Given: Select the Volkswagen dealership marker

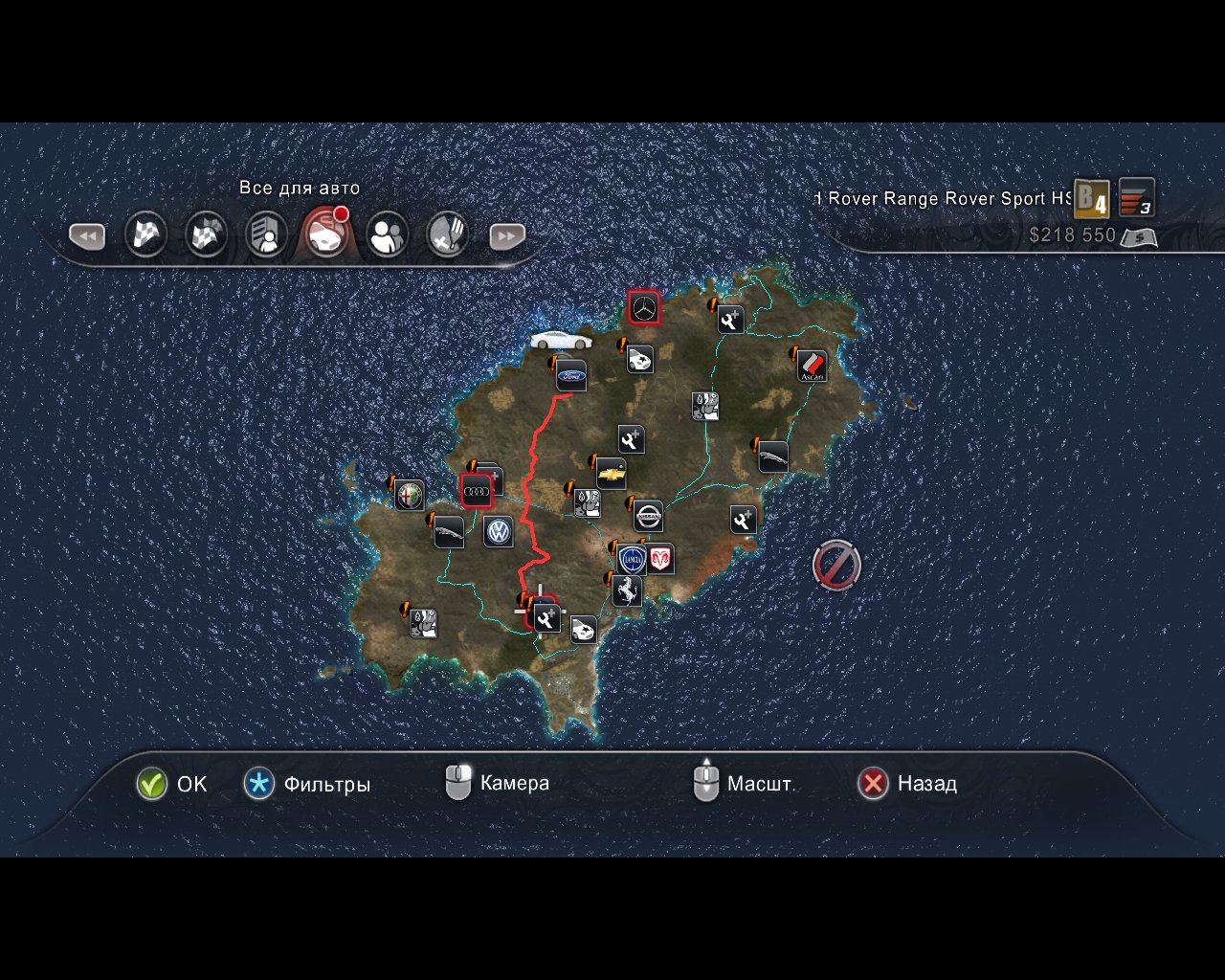Looking at the screenshot, I should pos(498,531).
